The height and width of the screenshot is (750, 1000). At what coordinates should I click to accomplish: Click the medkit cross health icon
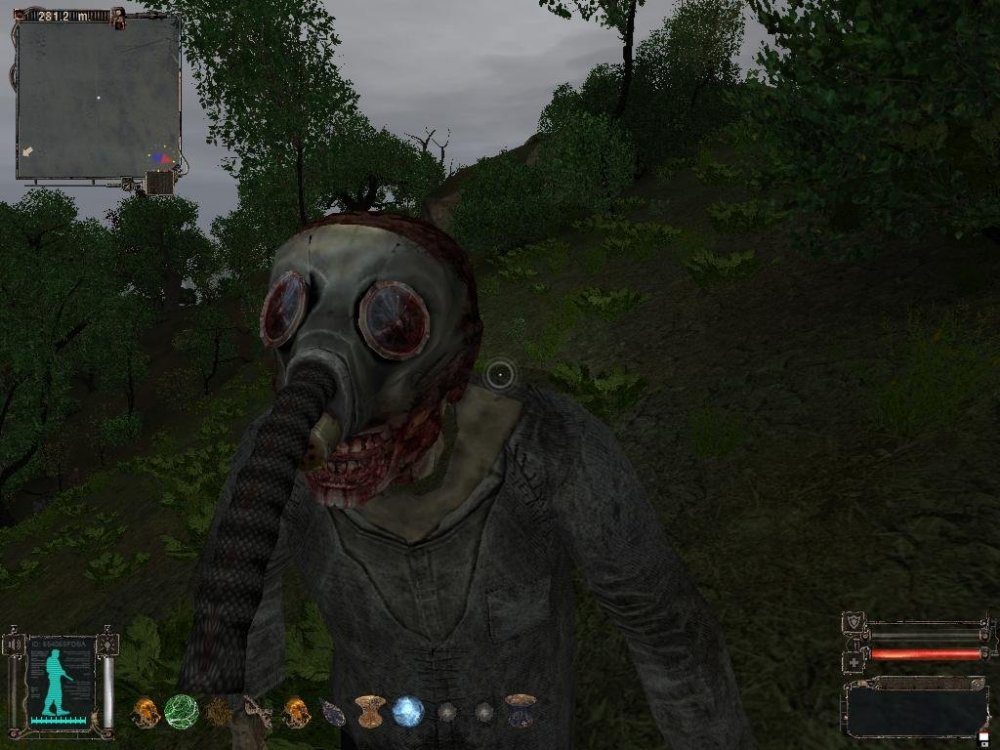click(x=854, y=661)
